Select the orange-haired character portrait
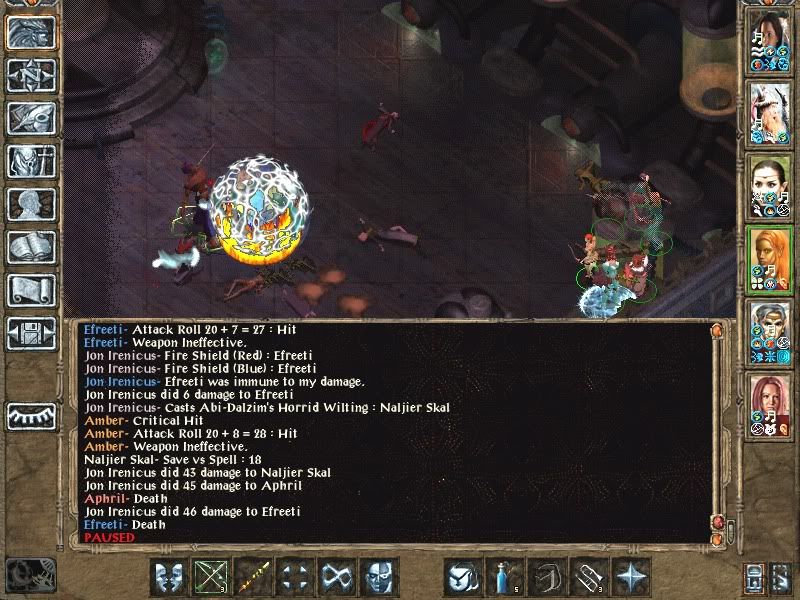This screenshot has height=600, width=800. click(x=769, y=259)
